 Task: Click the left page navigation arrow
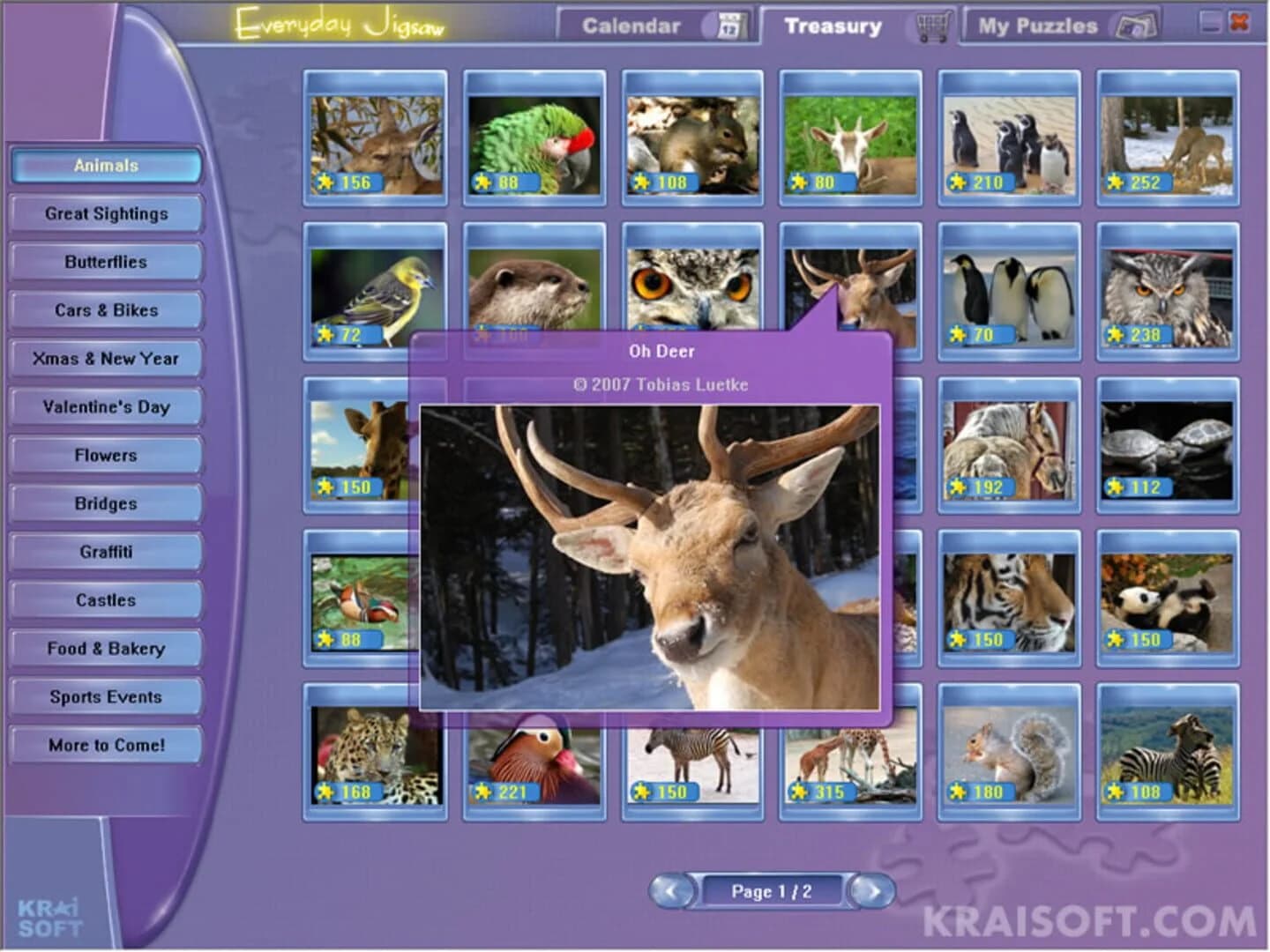[x=673, y=890]
